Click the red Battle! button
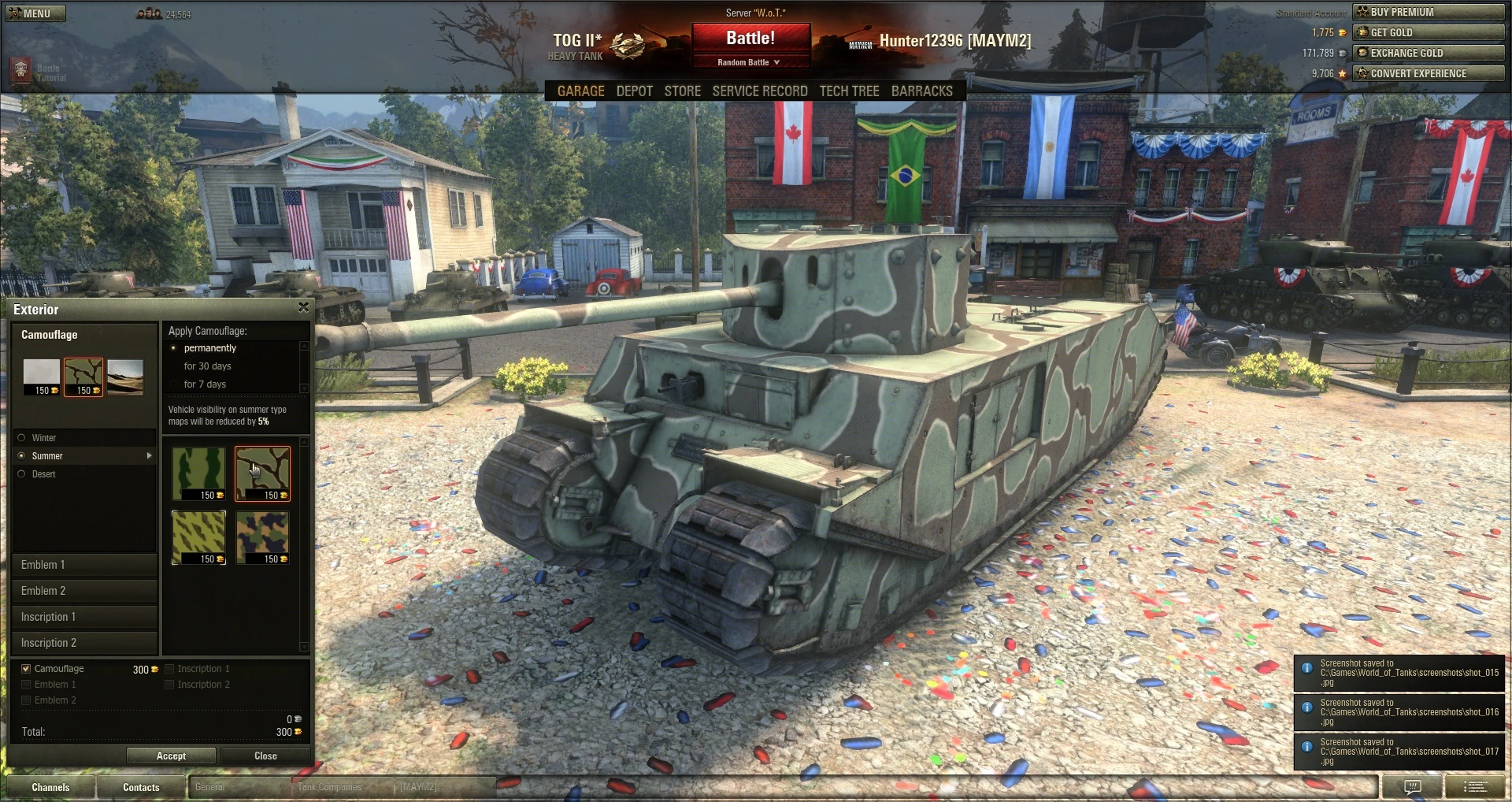This screenshot has width=1512, height=802. [750, 37]
